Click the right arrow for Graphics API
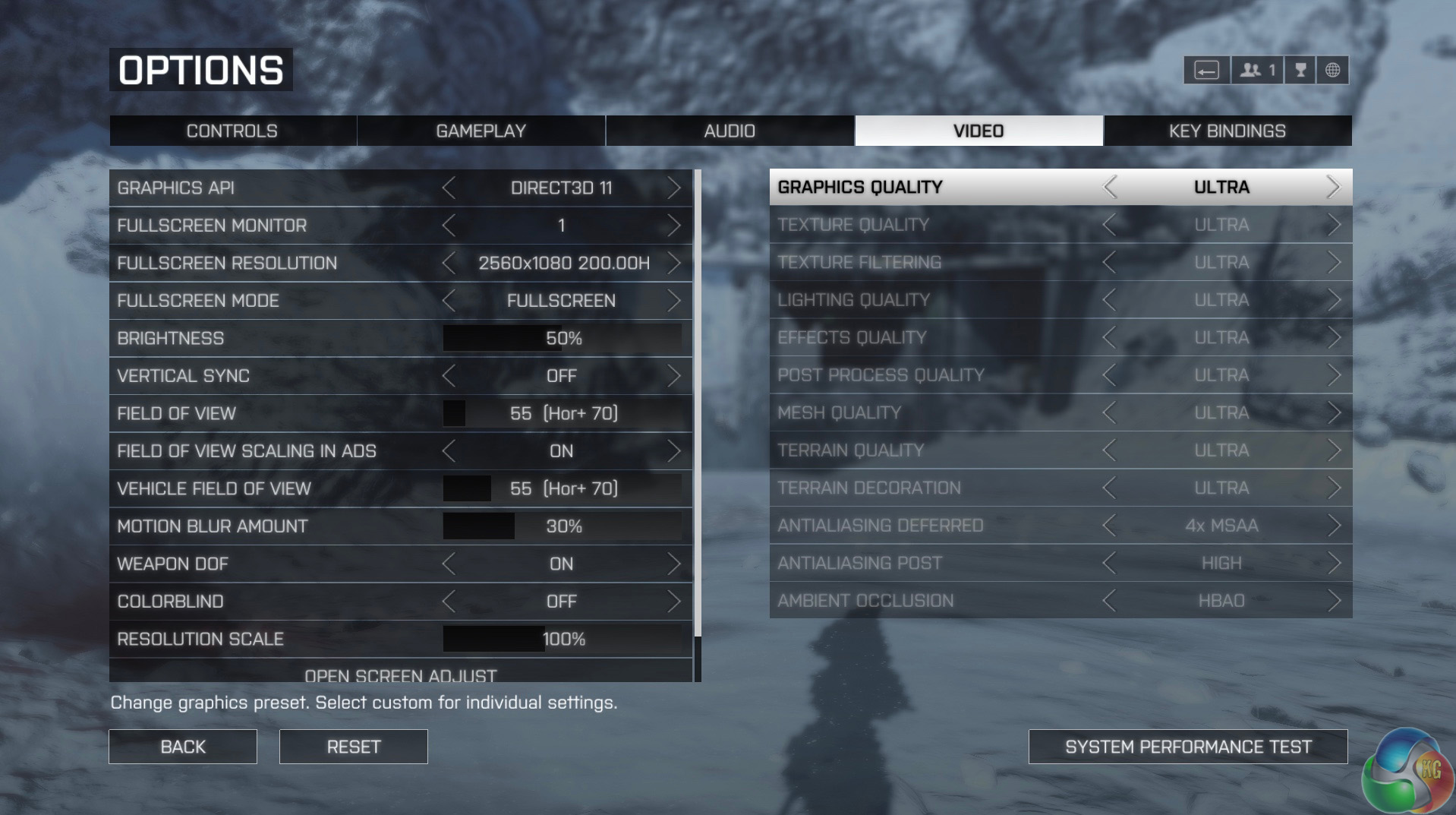Viewport: 1456px width, 815px height. pos(673,188)
